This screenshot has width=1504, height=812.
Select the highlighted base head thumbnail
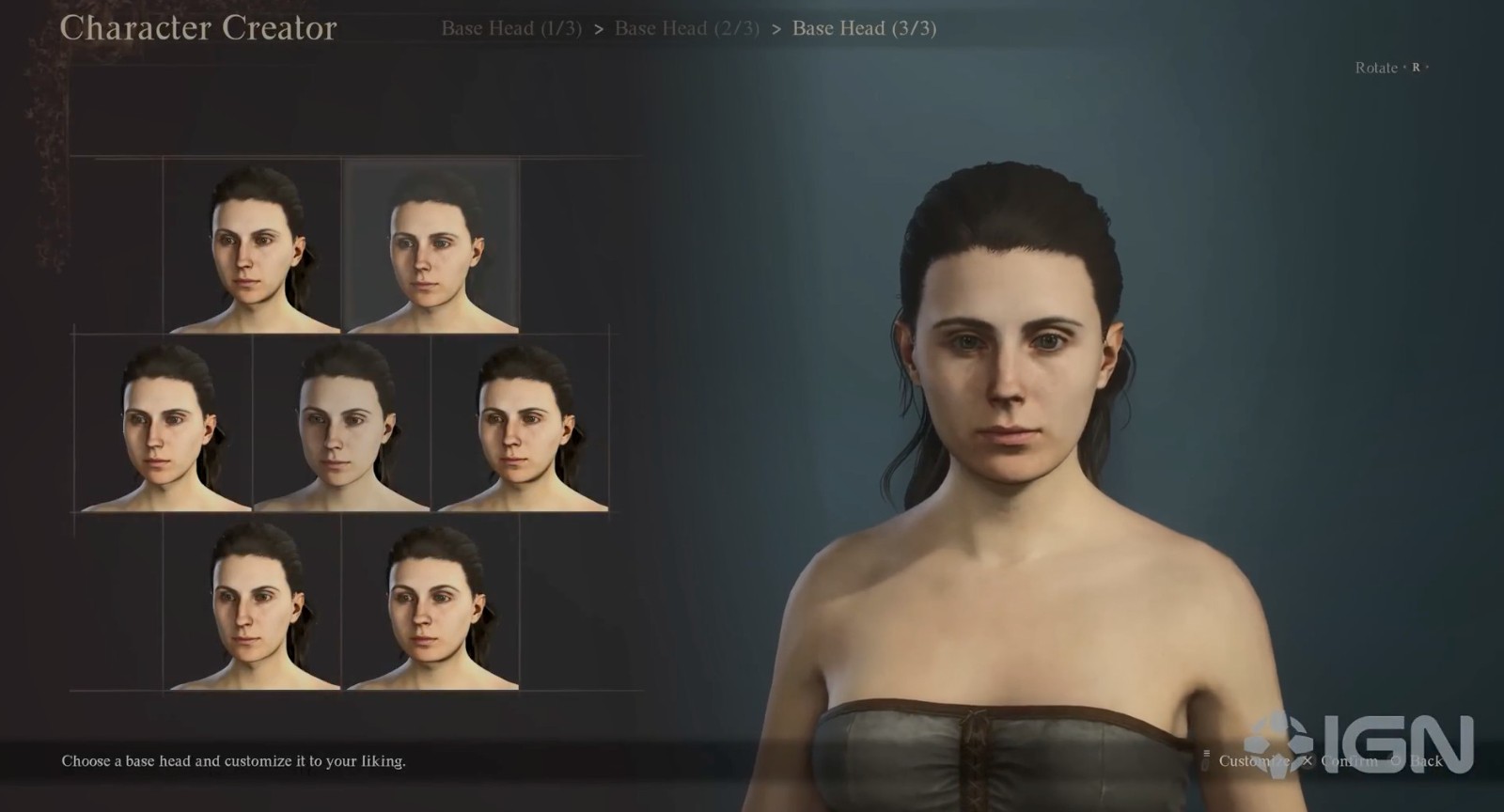[x=432, y=246]
